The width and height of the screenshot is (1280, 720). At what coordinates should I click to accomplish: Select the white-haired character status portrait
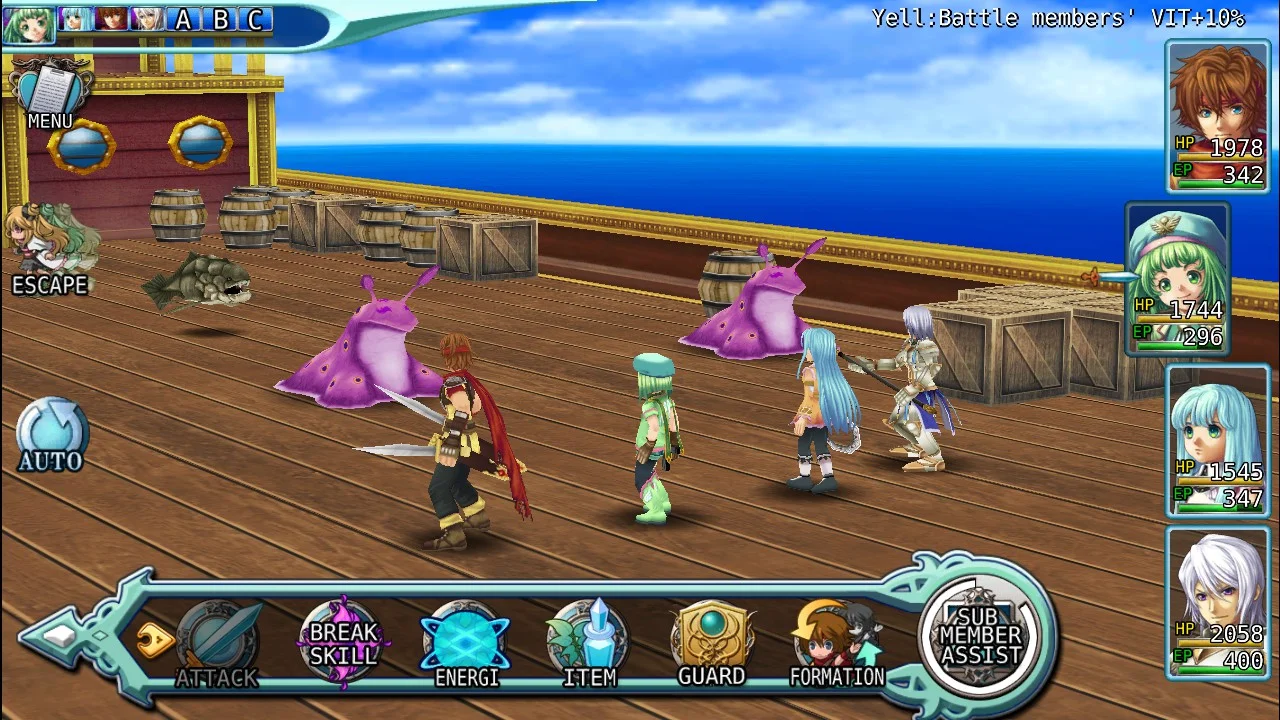(1217, 602)
